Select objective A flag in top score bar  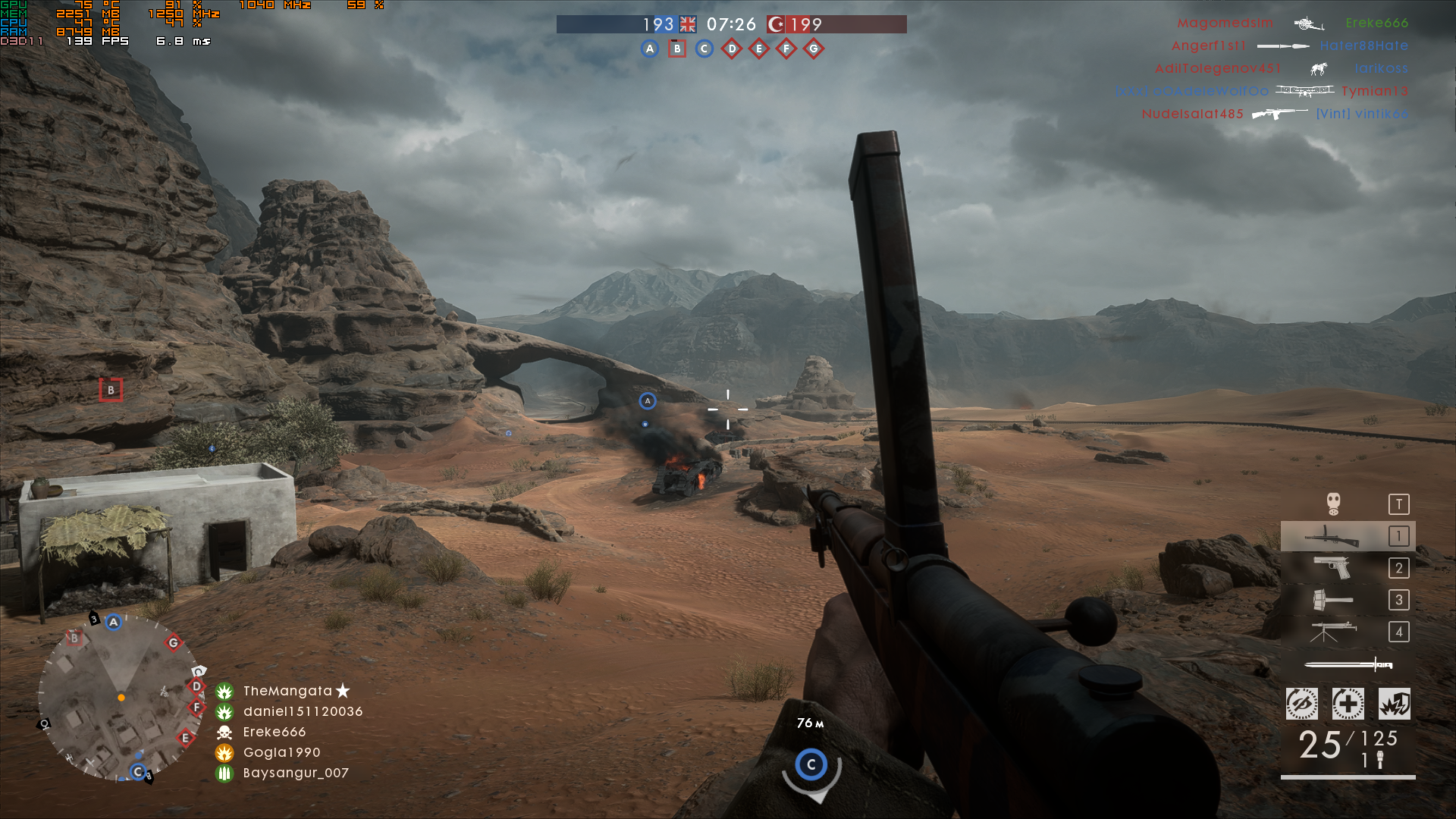tap(649, 49)
